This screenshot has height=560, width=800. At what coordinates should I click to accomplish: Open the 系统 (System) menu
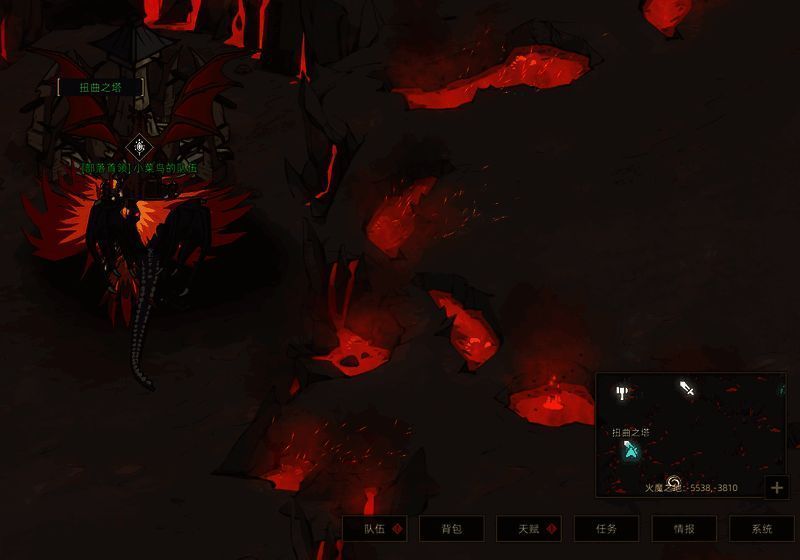pos(762,529)
